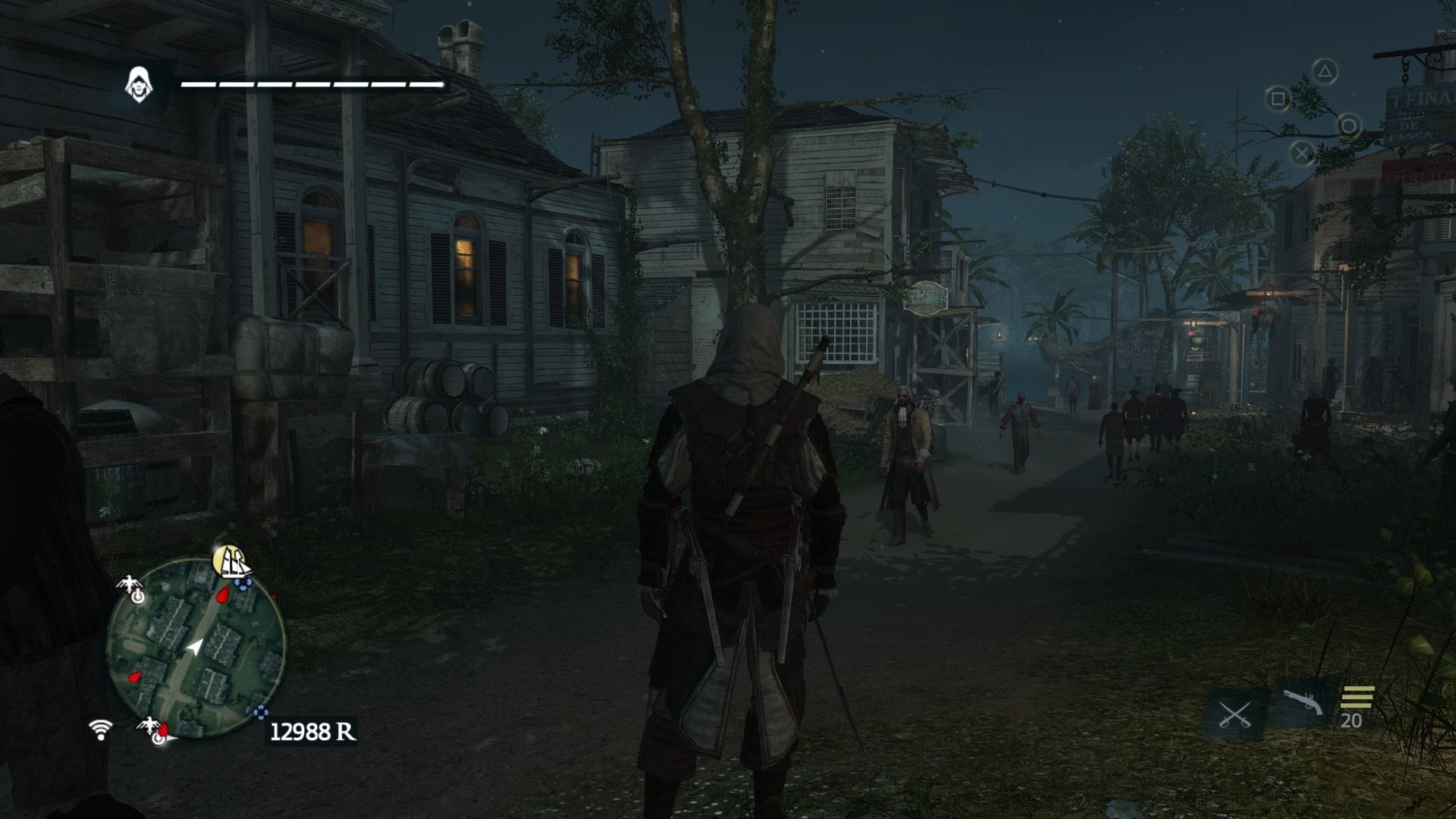1456x819 pixels.
Task: Click the blue dot cluster on the minimap
Action: pos(244,582)
